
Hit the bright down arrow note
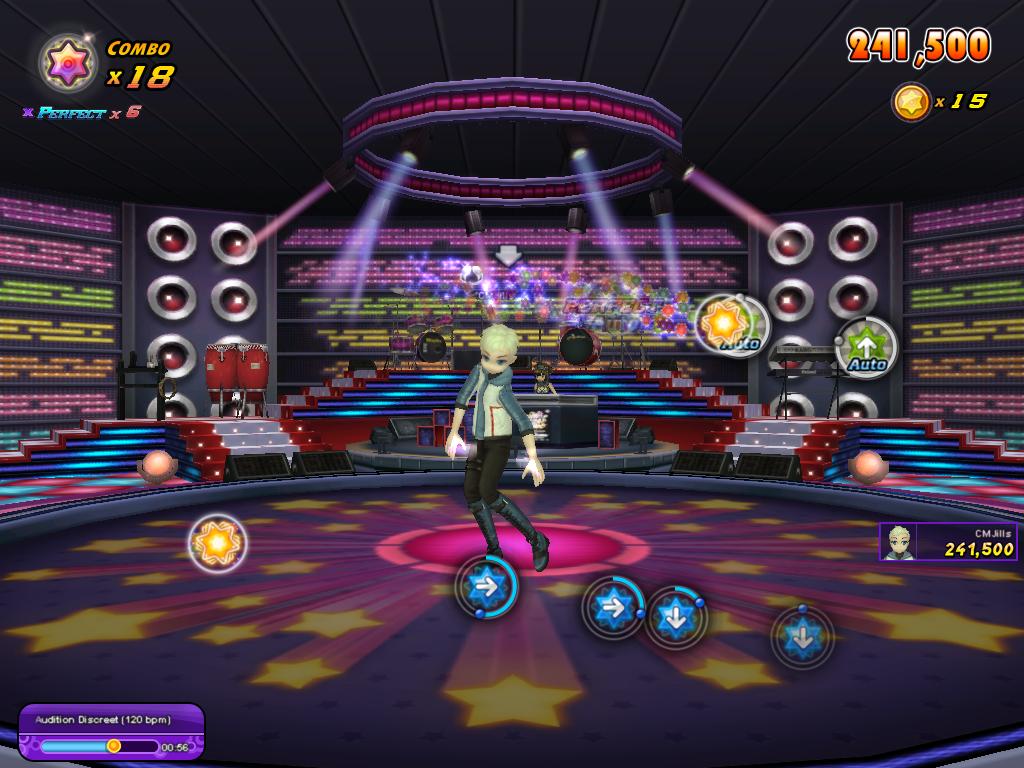676,616
